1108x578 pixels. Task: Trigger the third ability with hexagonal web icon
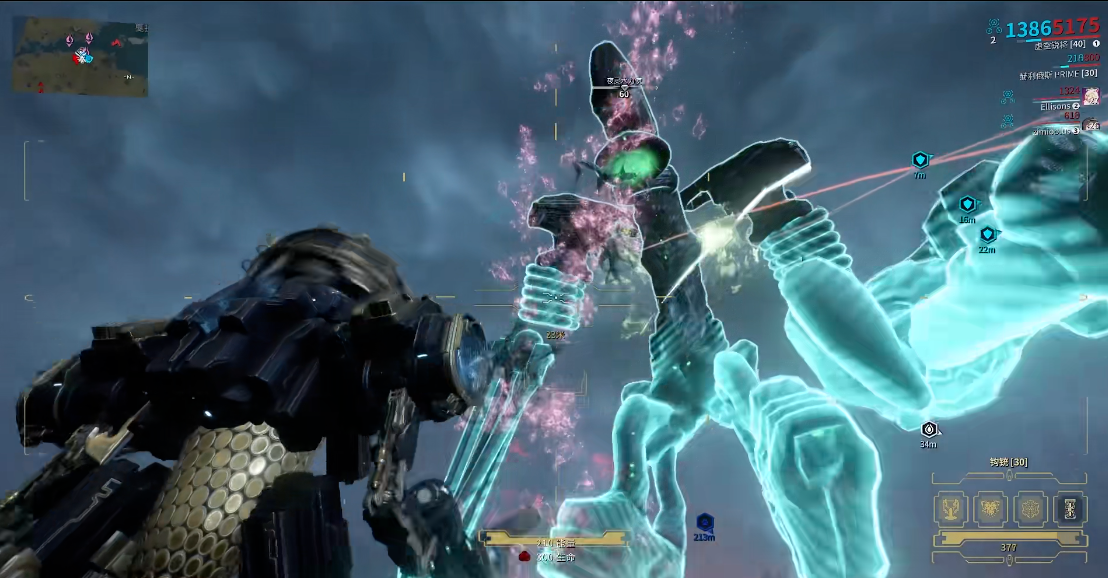click(x=1029, y=508)
